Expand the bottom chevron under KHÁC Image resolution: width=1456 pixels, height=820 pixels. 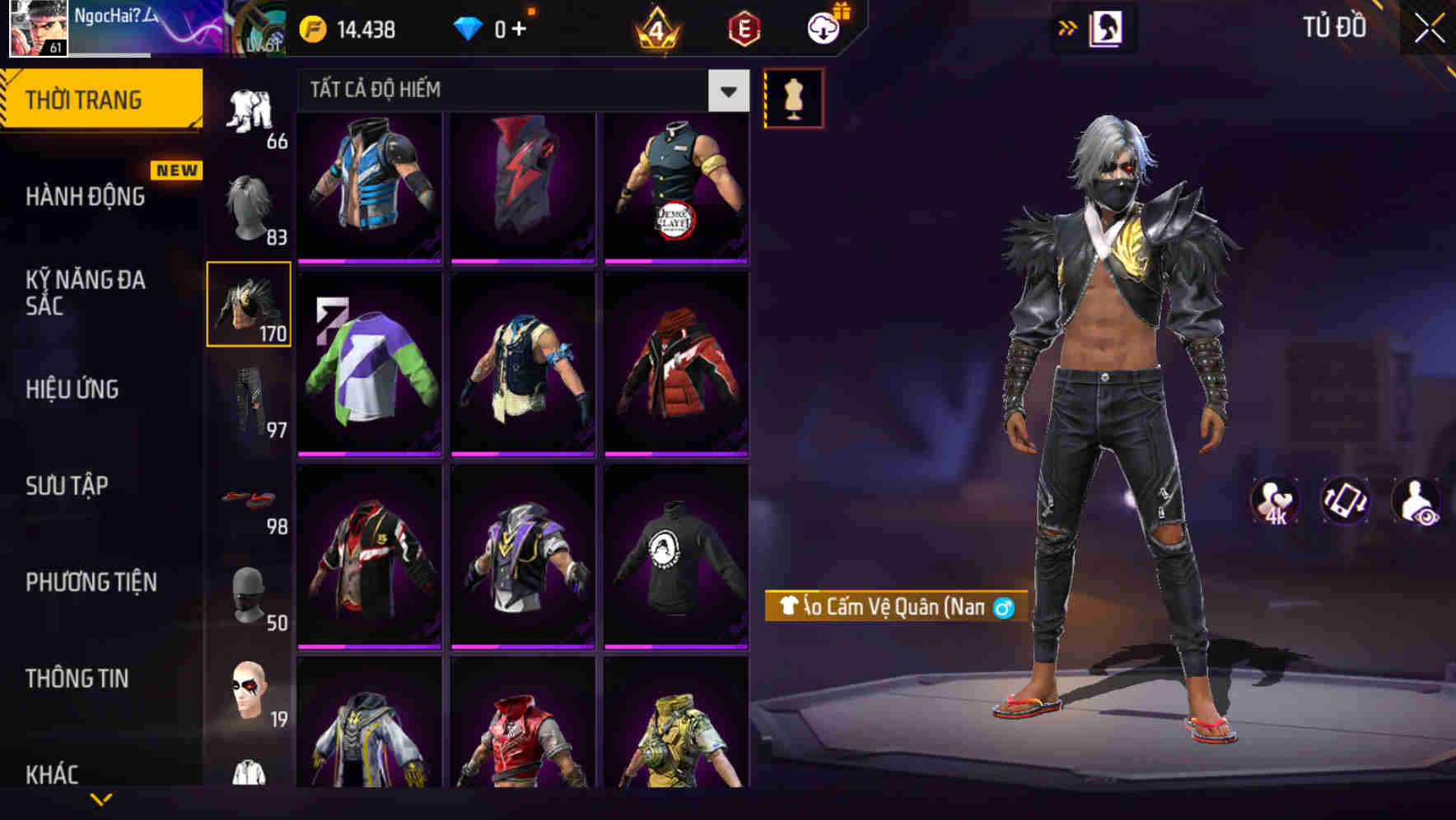(101, 799)
